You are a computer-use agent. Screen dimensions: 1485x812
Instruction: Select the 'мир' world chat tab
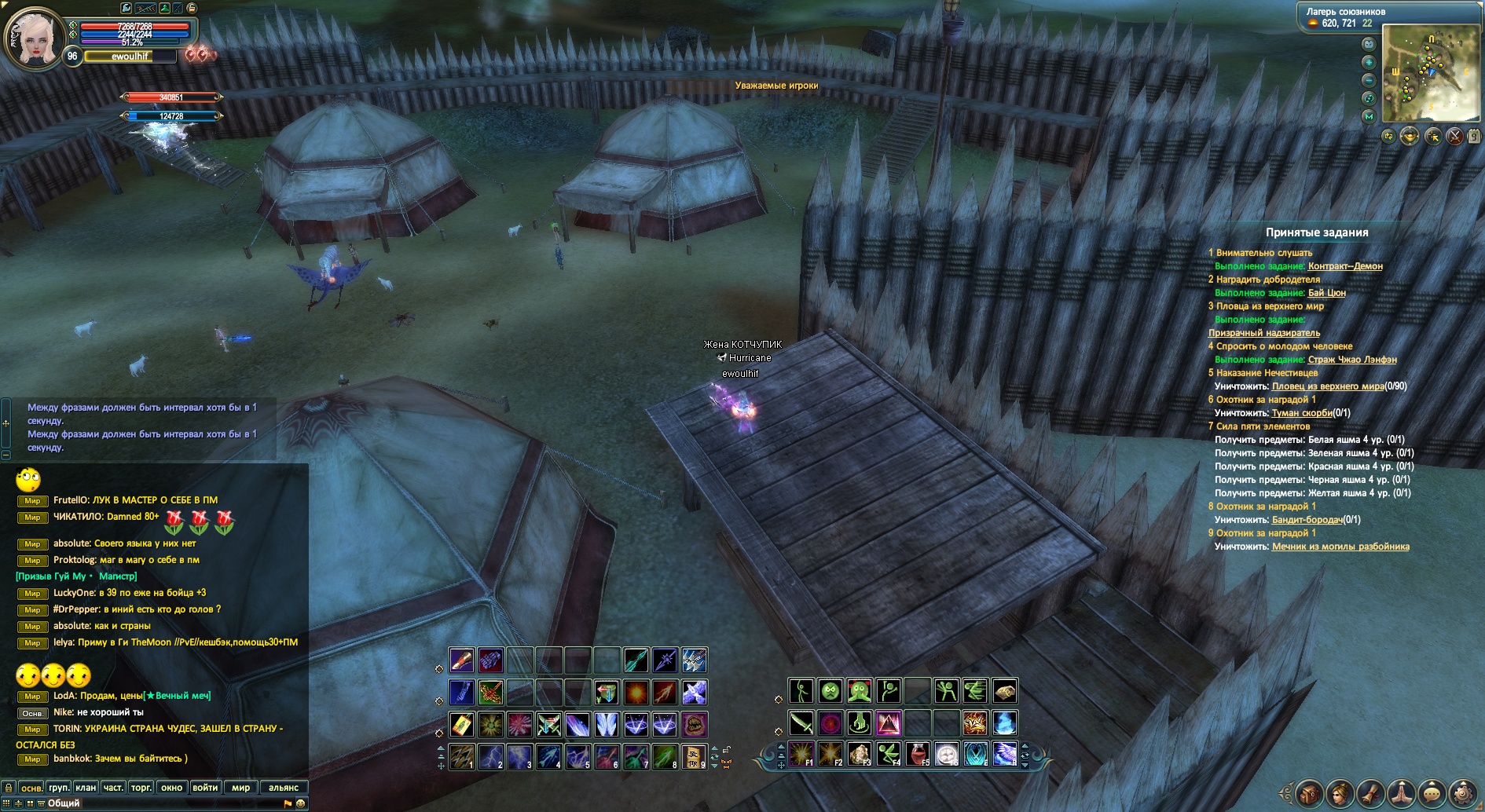coord(240,788)
